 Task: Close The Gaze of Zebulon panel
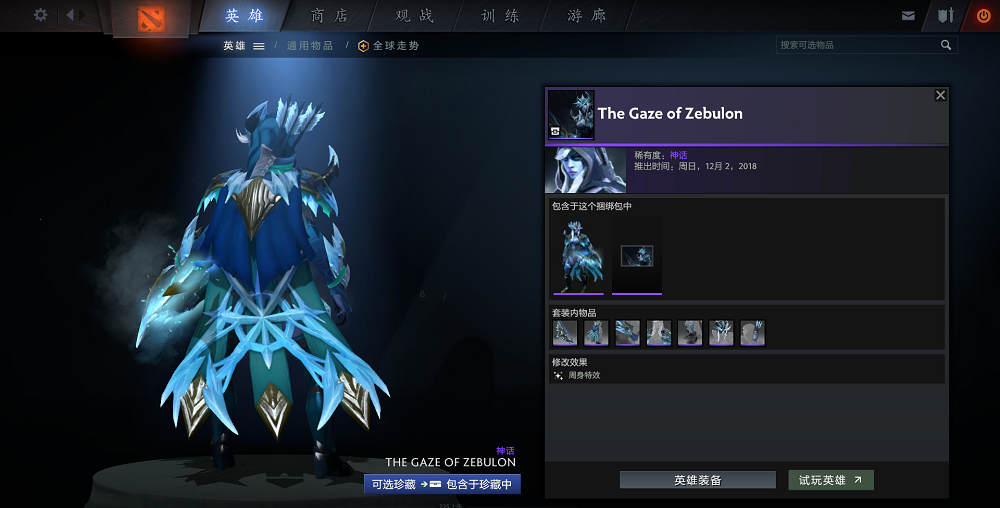pyautogui.click(x=940, y=95)
